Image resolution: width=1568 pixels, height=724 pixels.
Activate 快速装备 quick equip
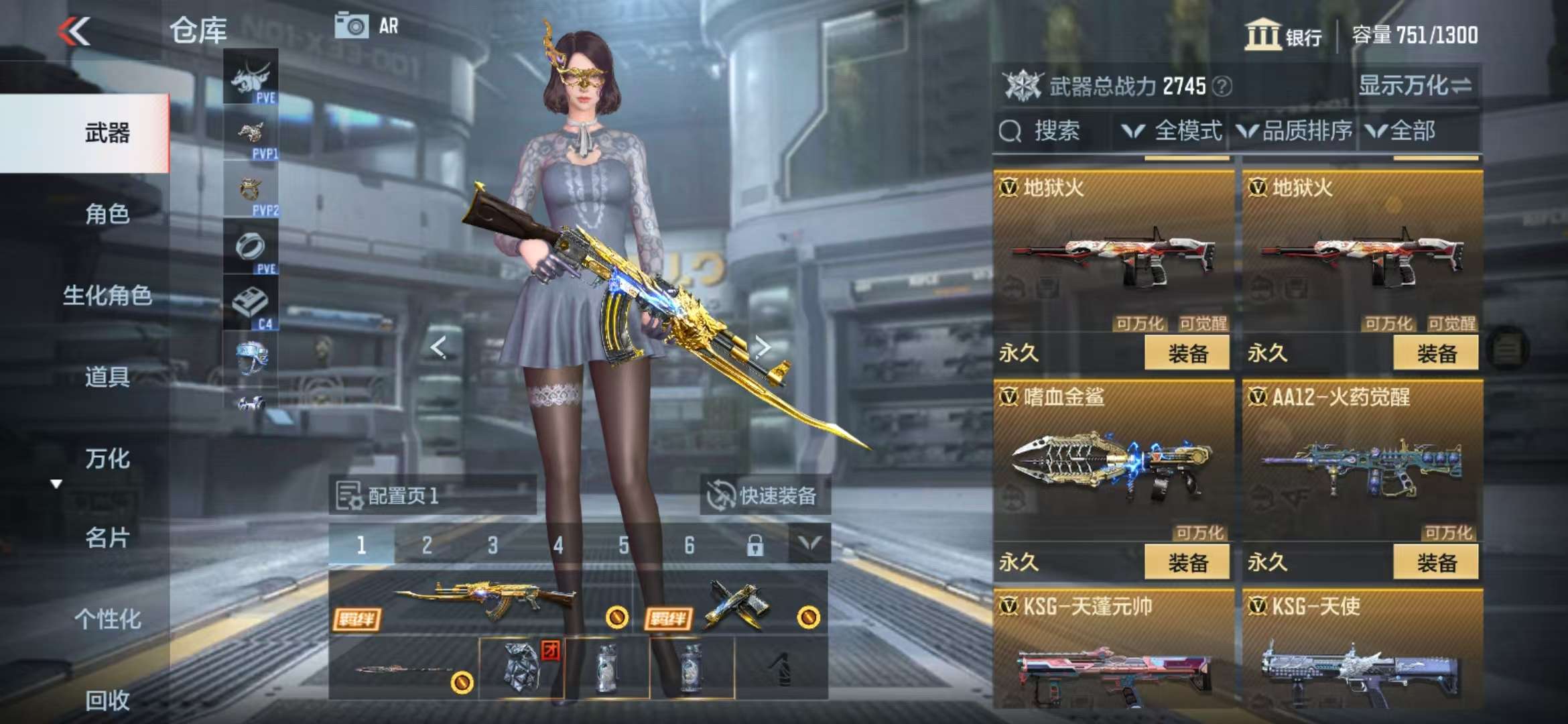(x=765, y=496)
